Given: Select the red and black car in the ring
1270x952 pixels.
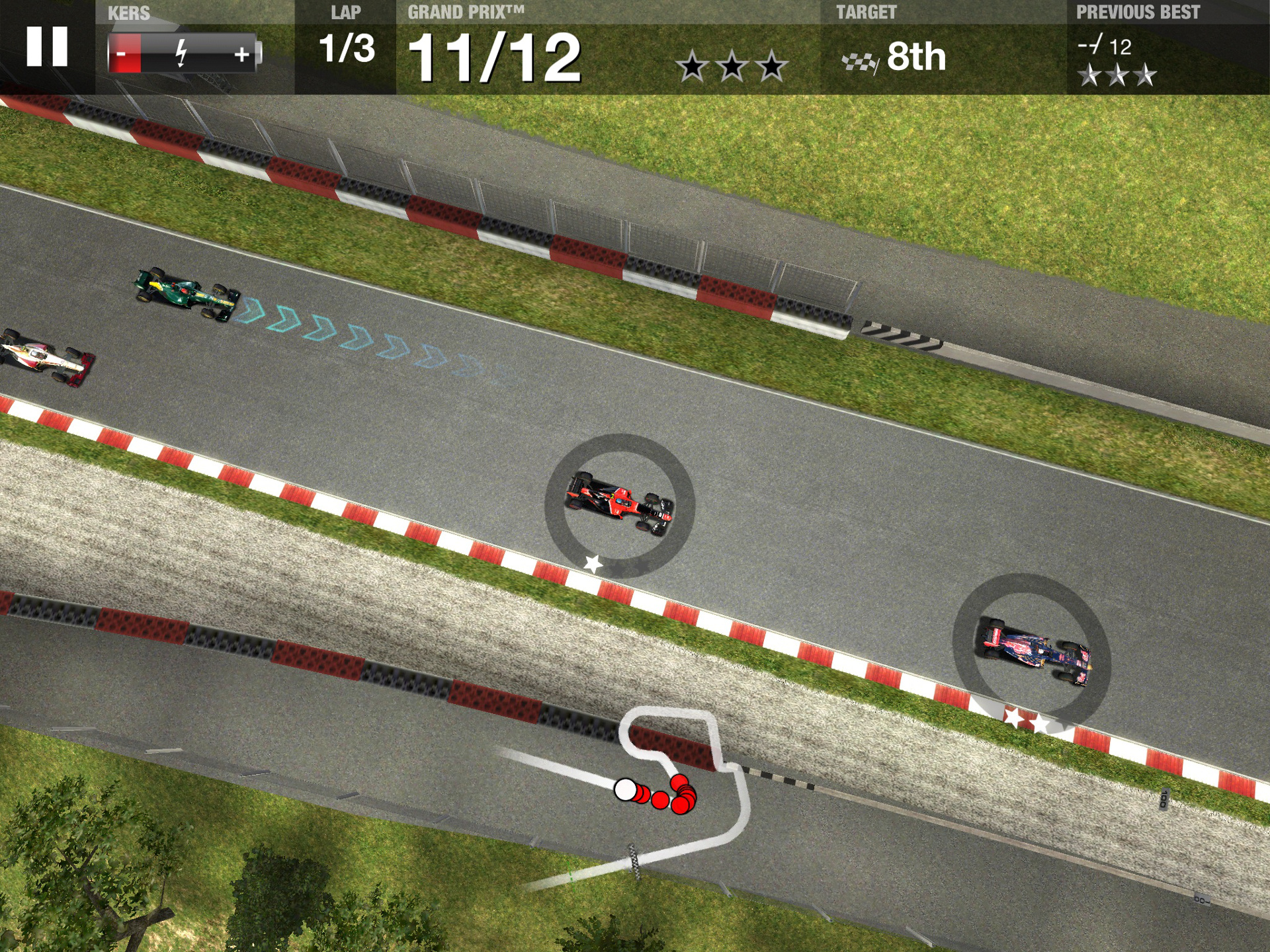Looking at the screenshot, I should (x=619, y=504).
